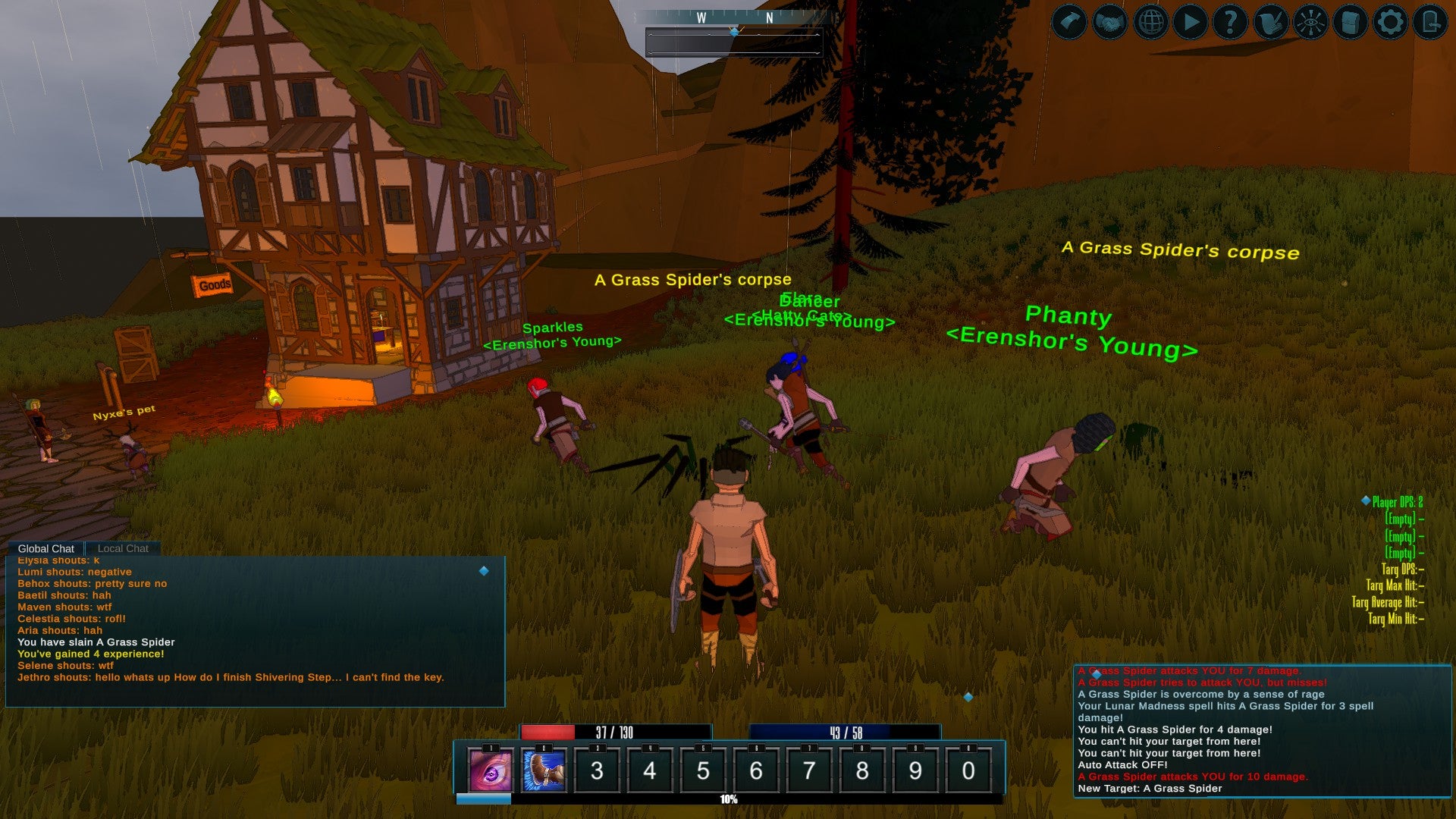Select the Global Chat tab
1456x819 pixels.
click(x=46, y=548)
